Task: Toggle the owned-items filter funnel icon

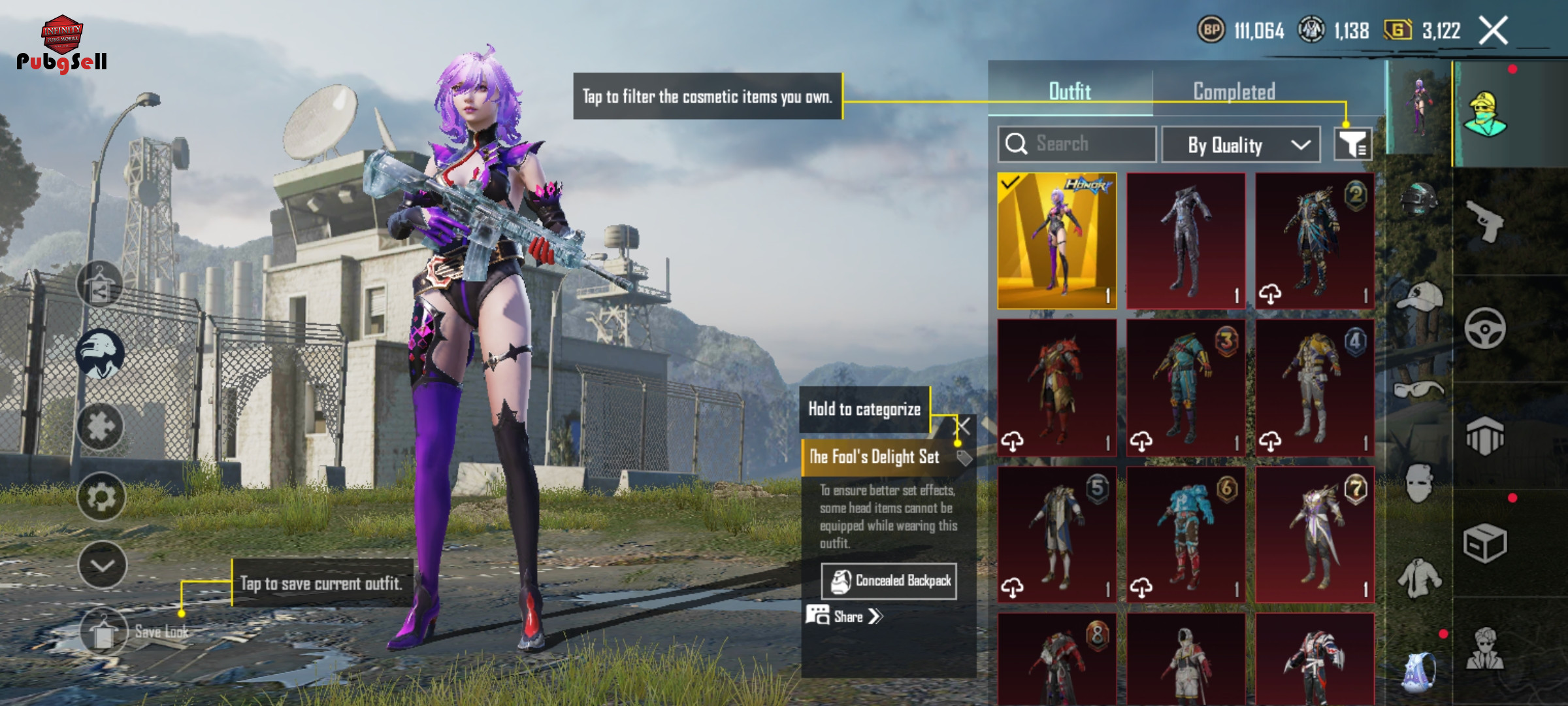Action: point(1352,144)
